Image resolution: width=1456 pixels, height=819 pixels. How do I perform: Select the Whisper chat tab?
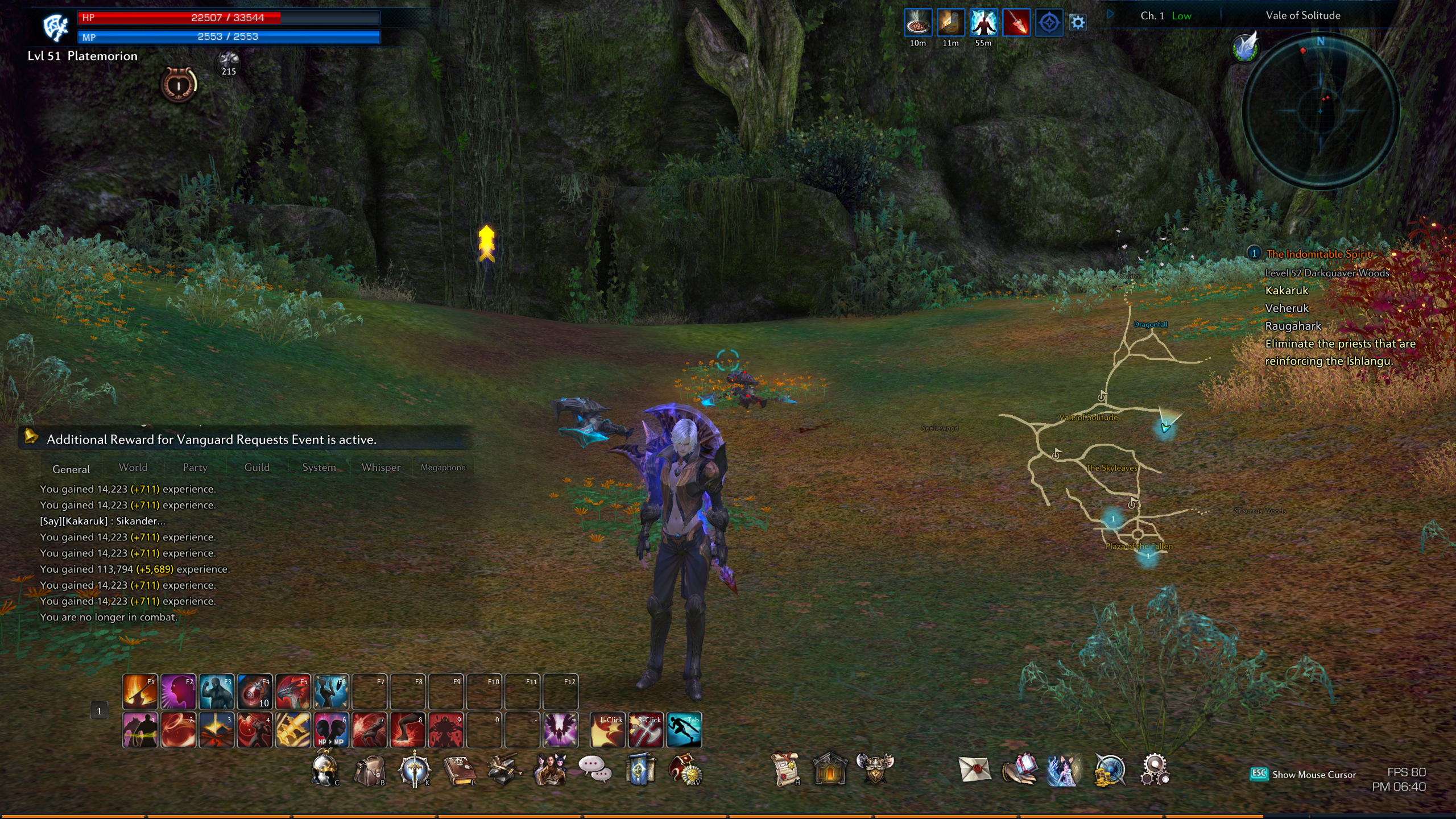pos(380,468)
